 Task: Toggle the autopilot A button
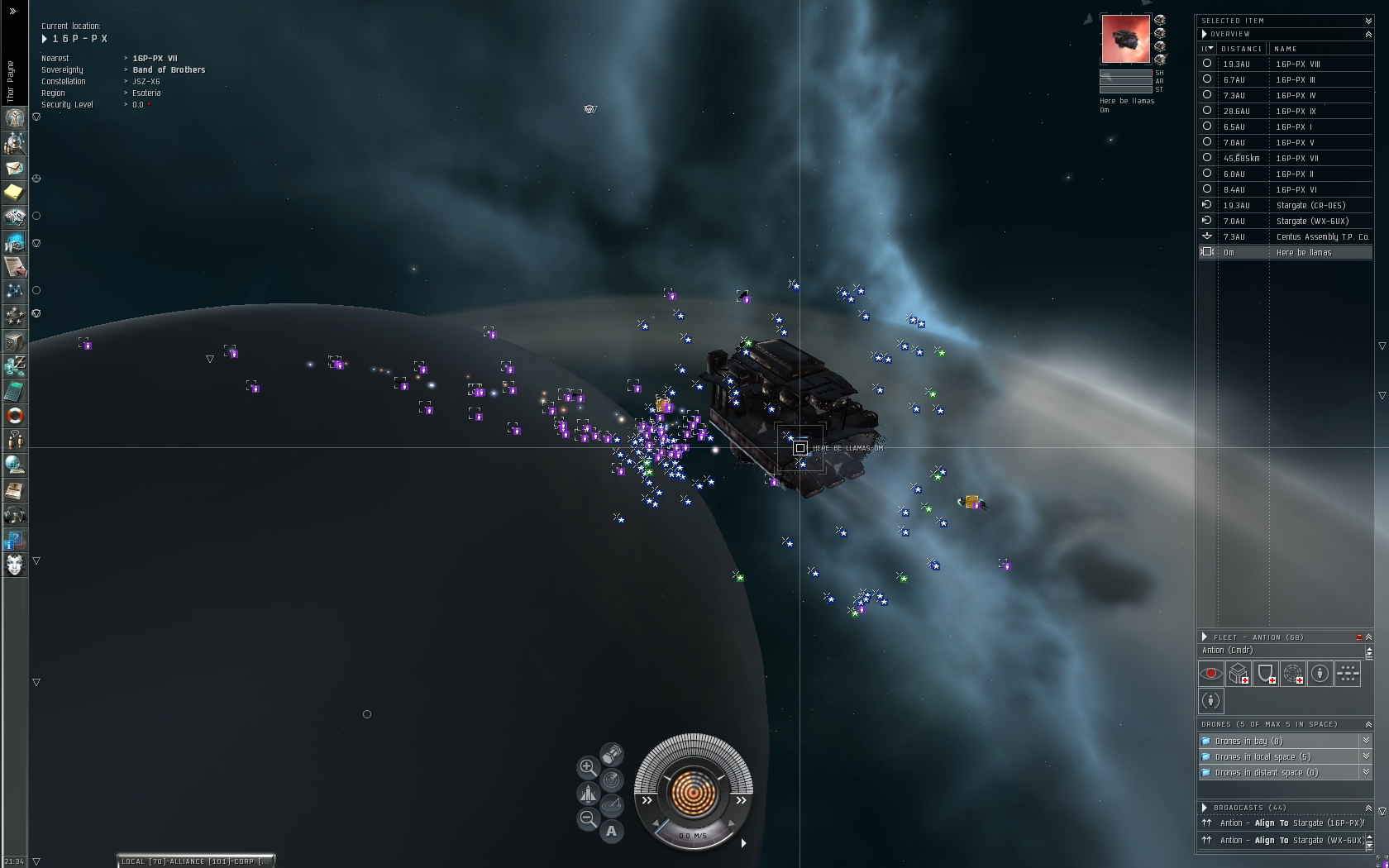click(611, 831)
